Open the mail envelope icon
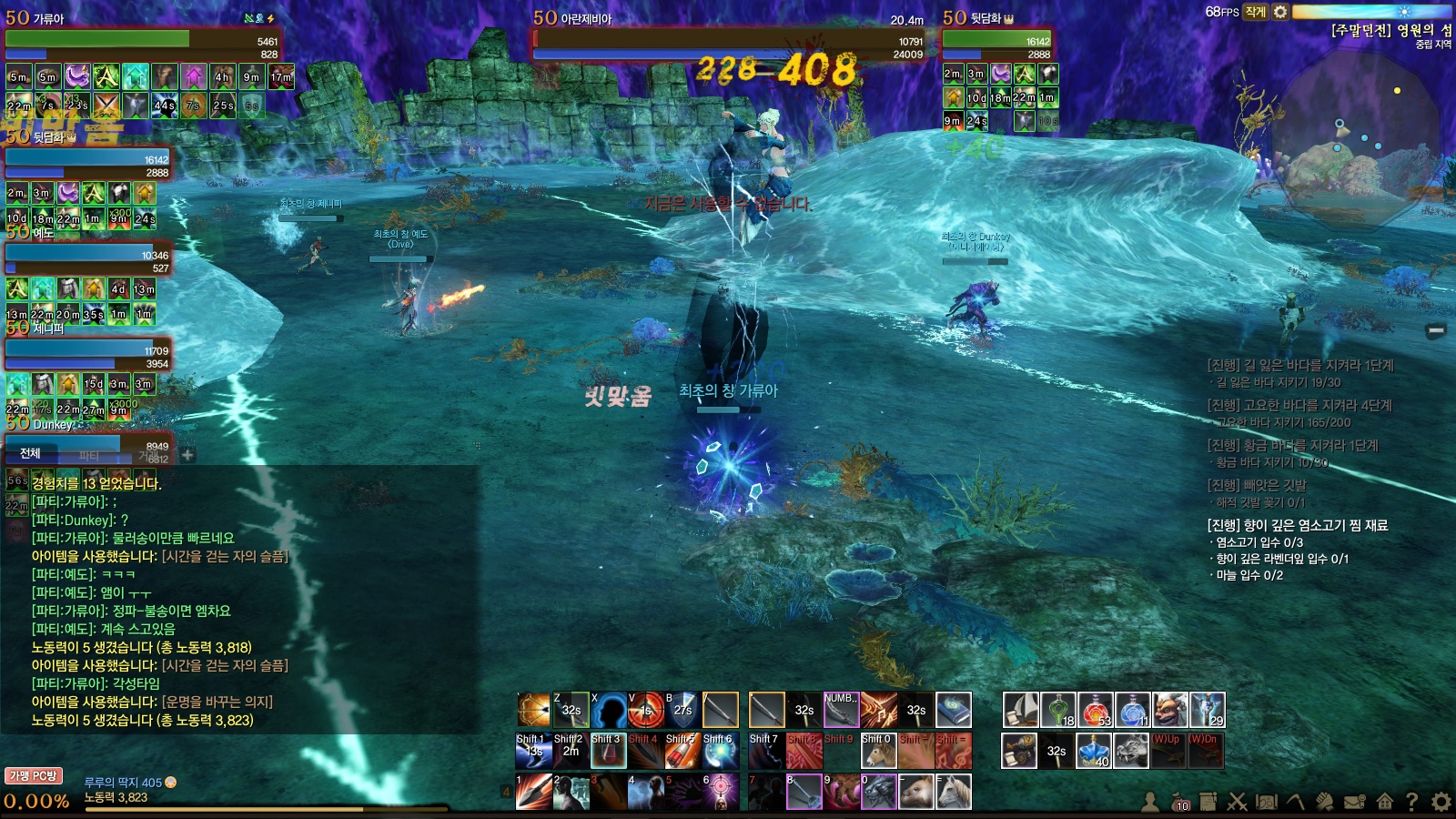 tap(1355, 802)
